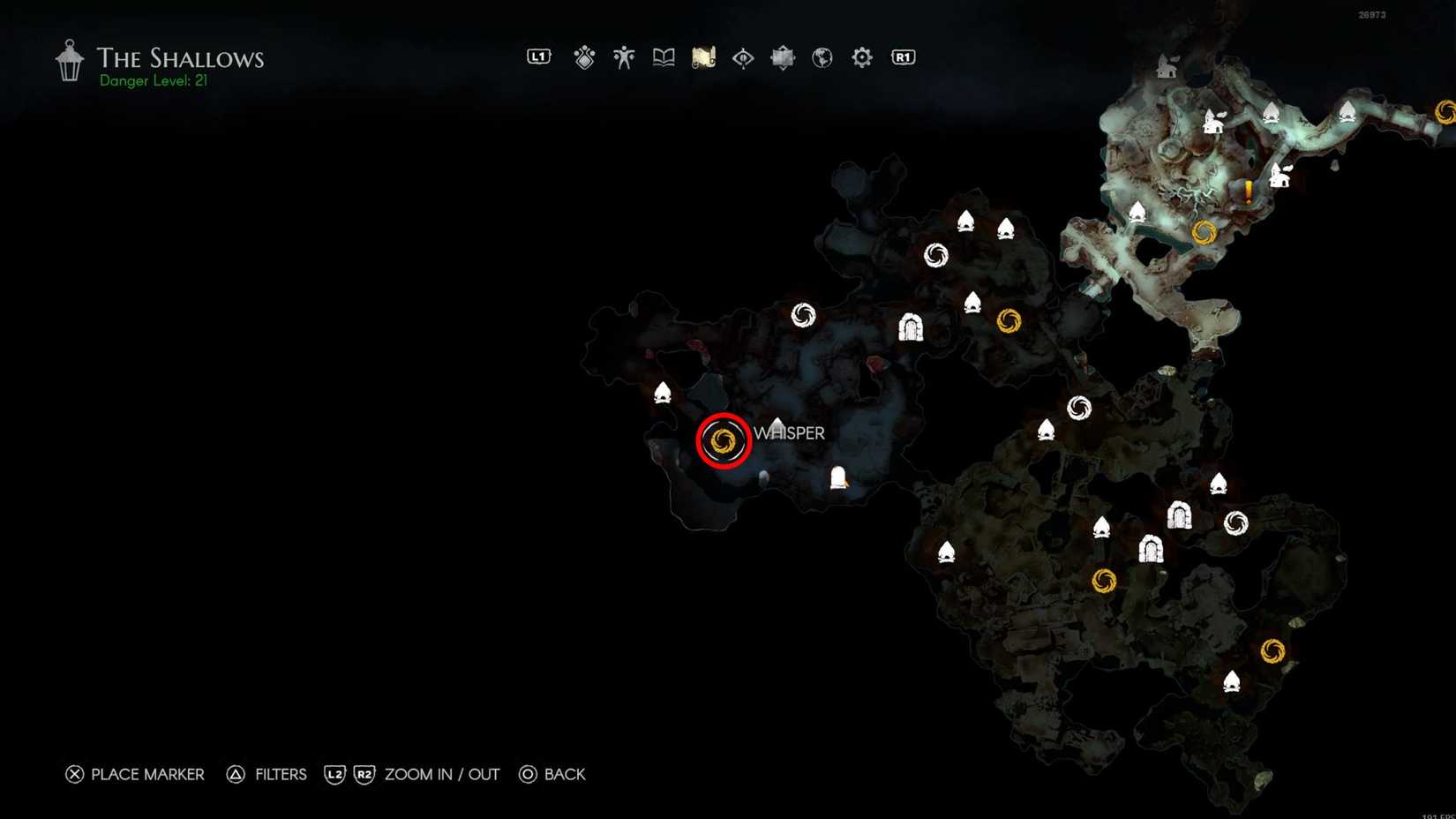Click the L1 tab navigation button
1456x819 pixels.
click(x=538, y=56)
